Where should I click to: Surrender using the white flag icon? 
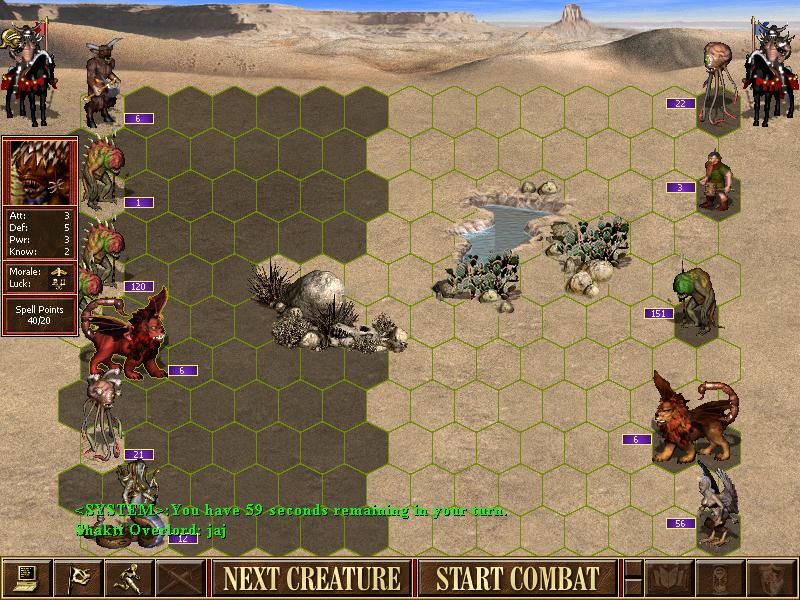point(77,578)
